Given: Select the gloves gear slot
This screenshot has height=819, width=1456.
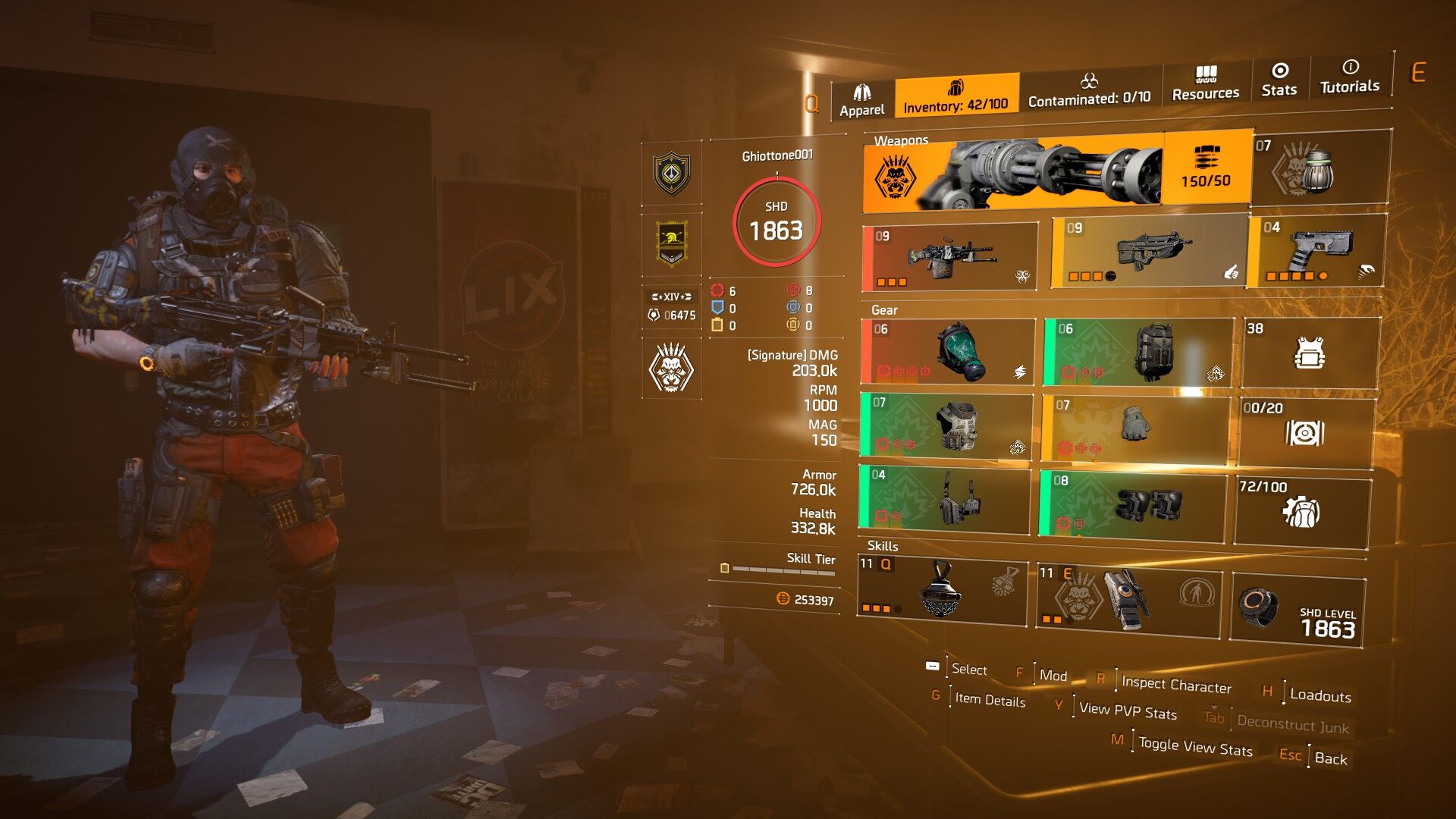Looking at the screenshot, I should click(1134, 428).
